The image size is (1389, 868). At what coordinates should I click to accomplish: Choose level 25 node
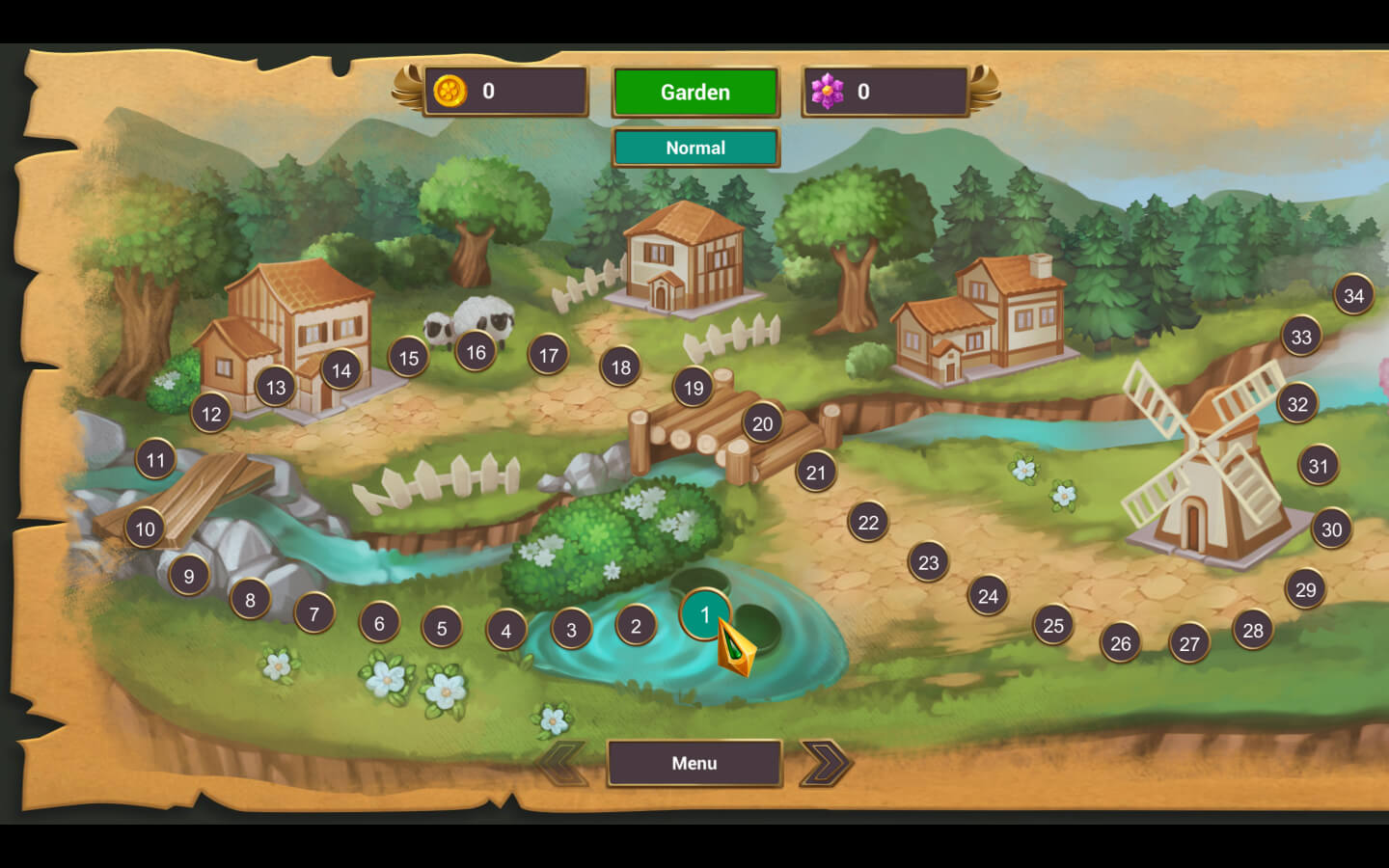point(1053,626)
